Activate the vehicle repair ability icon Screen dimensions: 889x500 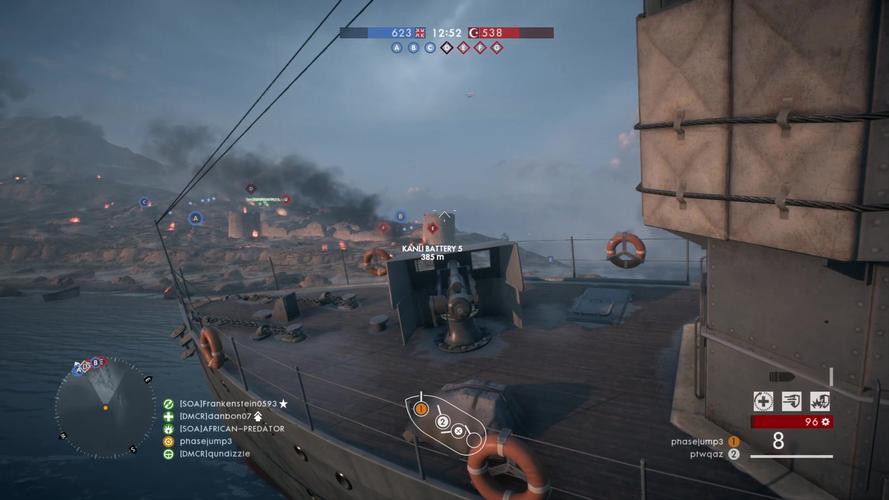pos(764,401)
